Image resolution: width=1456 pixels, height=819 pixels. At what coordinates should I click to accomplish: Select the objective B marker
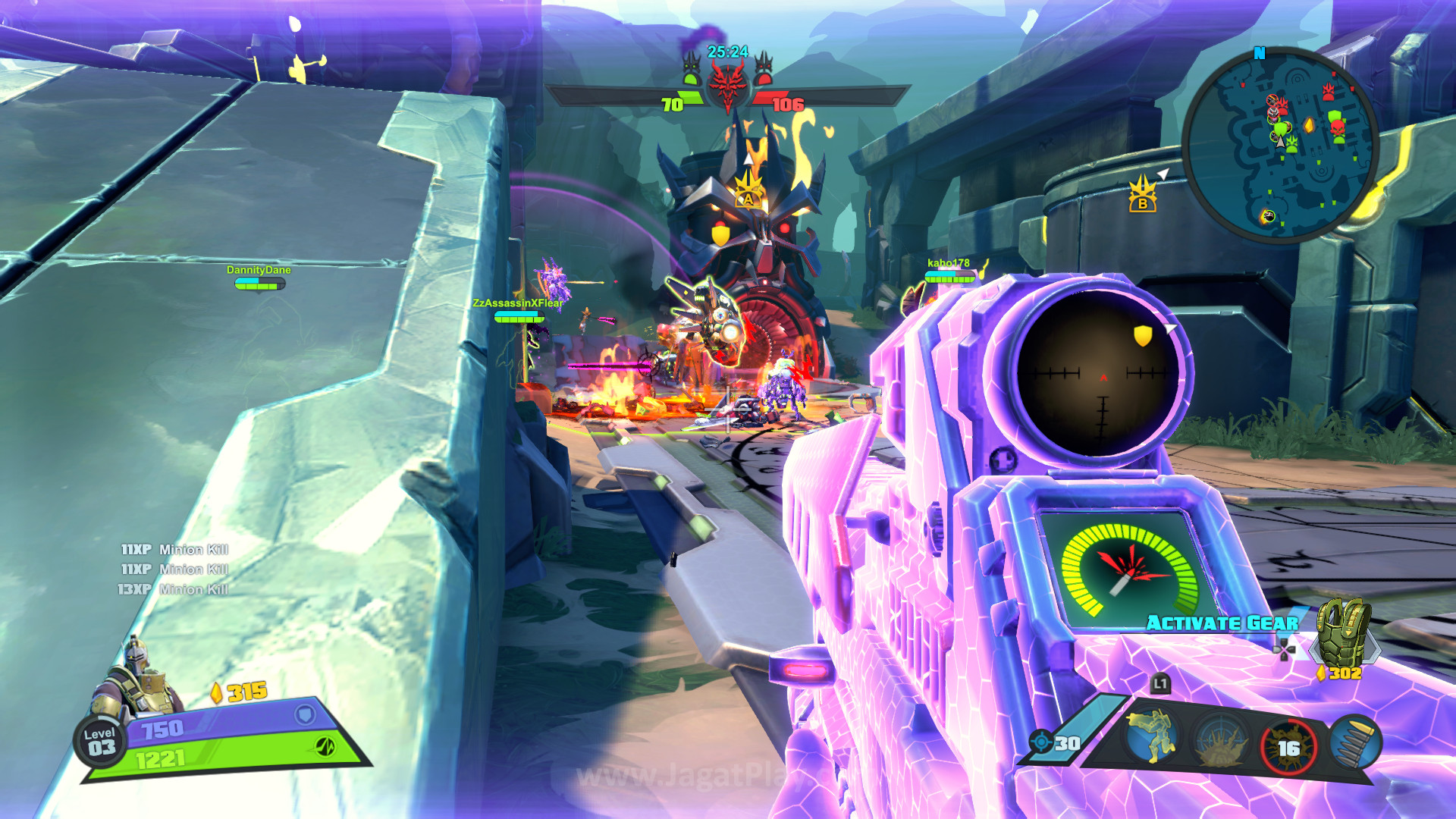pyautogui.click(x=1142, y=193)
